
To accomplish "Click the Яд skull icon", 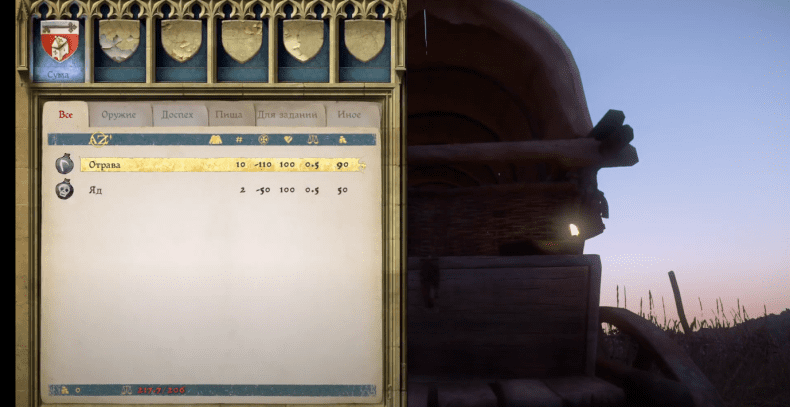I will (x=64, y=189).
